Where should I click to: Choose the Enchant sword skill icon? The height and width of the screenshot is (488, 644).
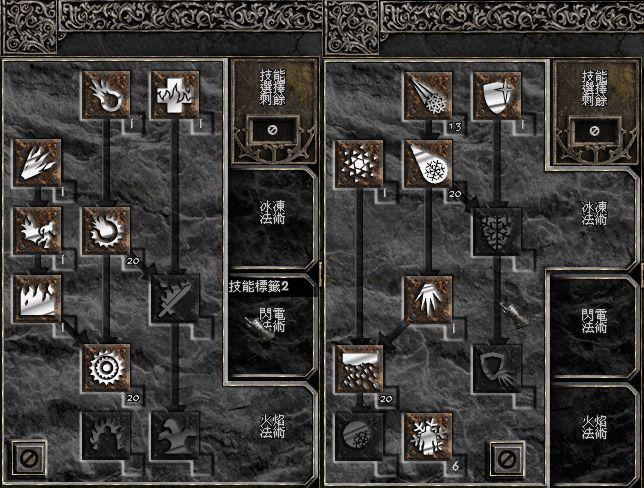click(x=173, y=296)
